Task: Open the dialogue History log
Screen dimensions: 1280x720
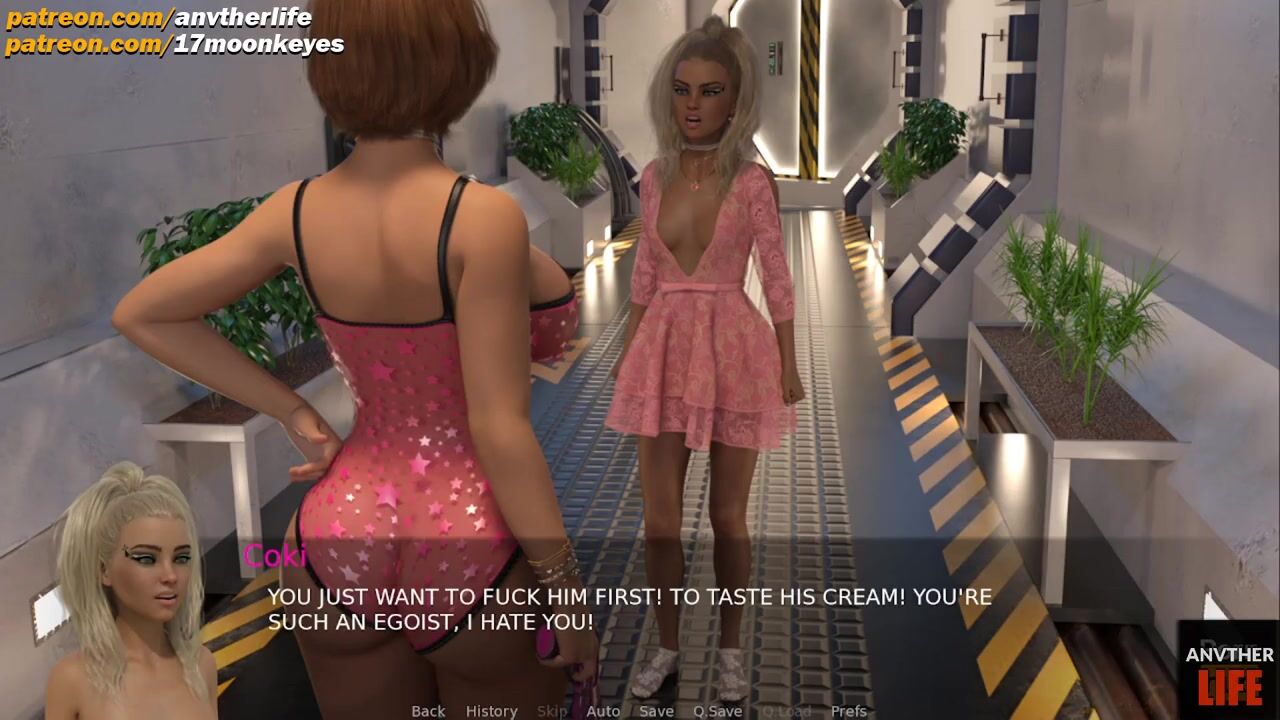Action: pos(491,711)
